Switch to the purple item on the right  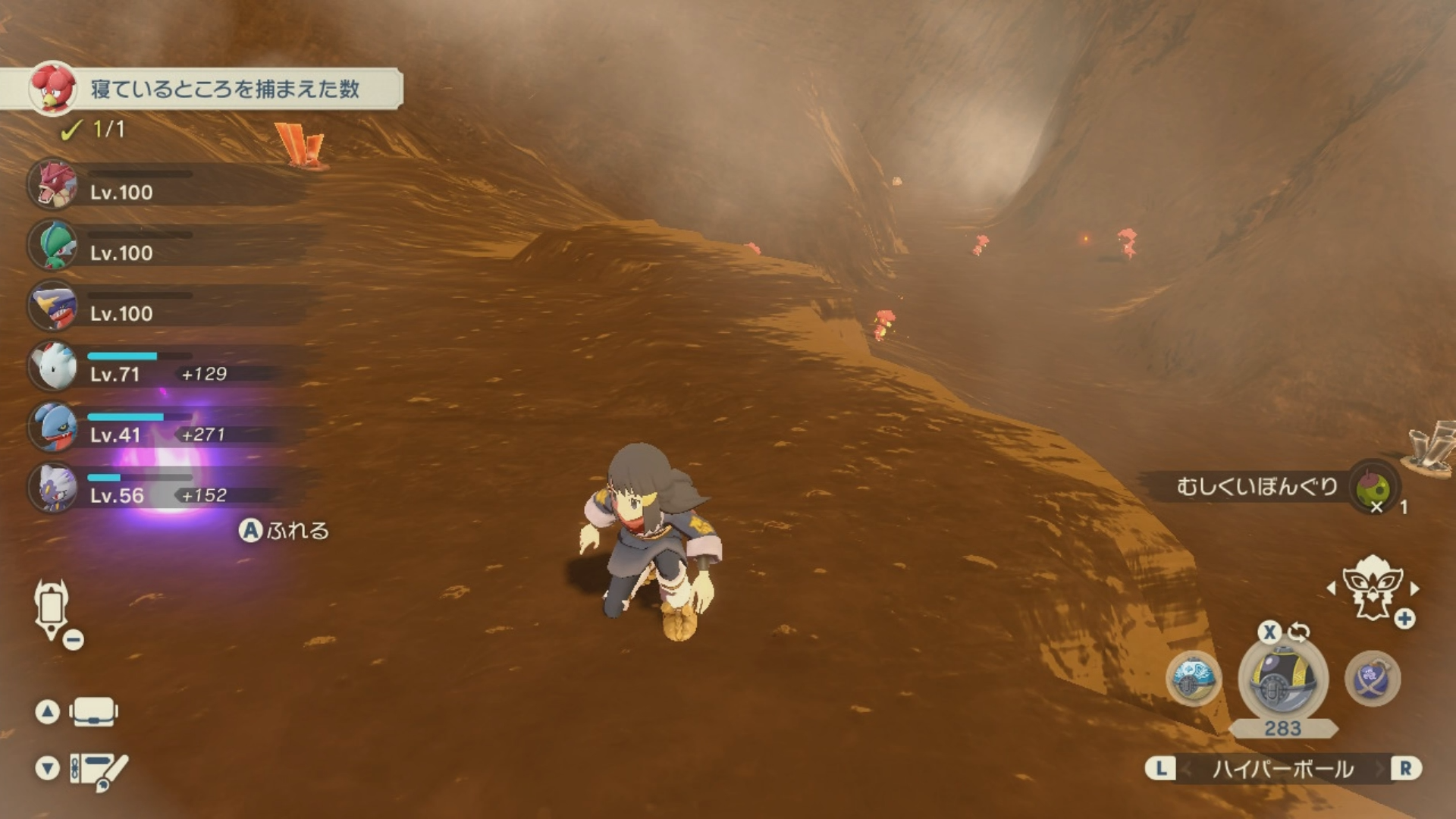[x=1372, y=679]
